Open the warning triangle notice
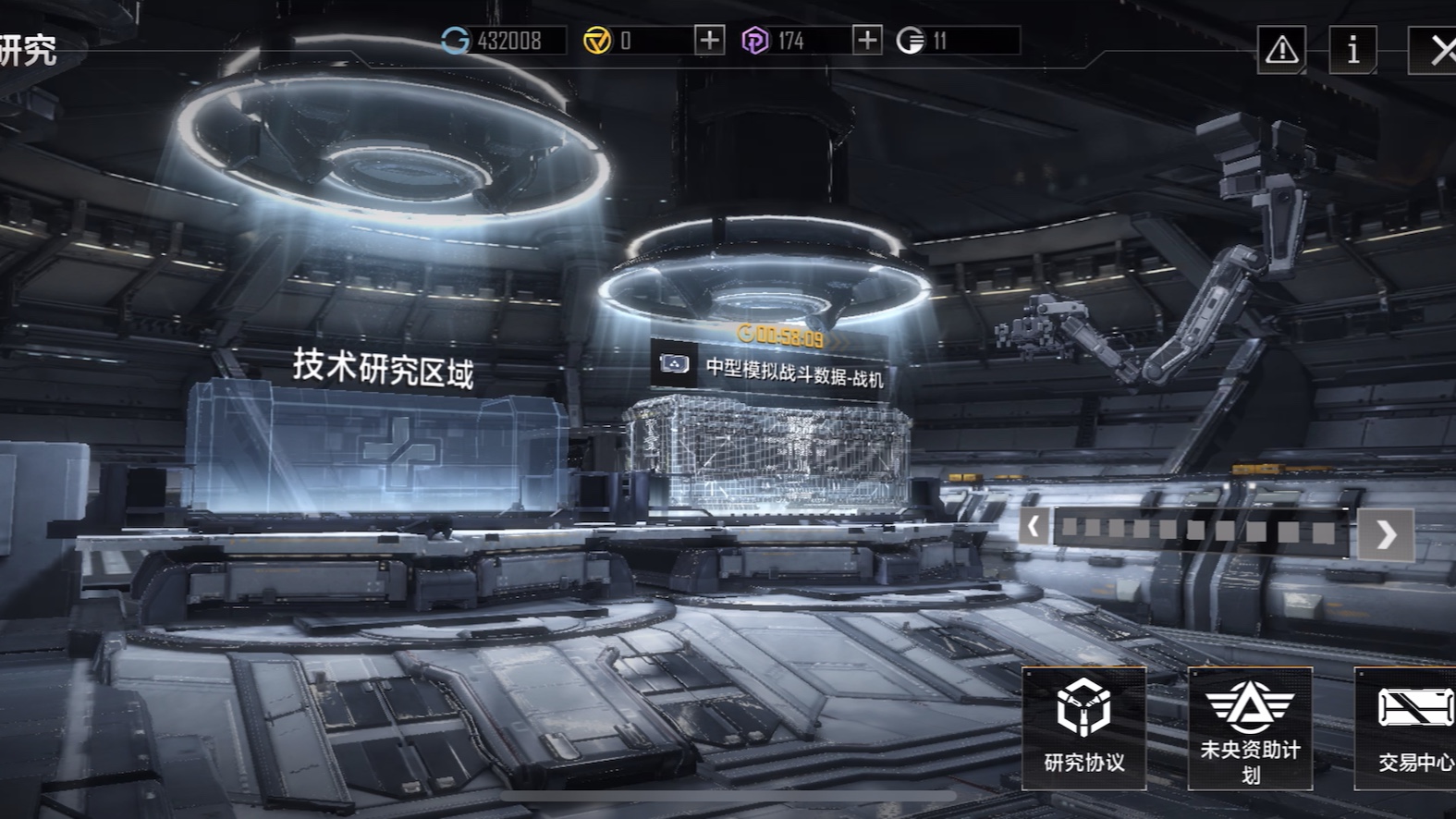 1281,50
